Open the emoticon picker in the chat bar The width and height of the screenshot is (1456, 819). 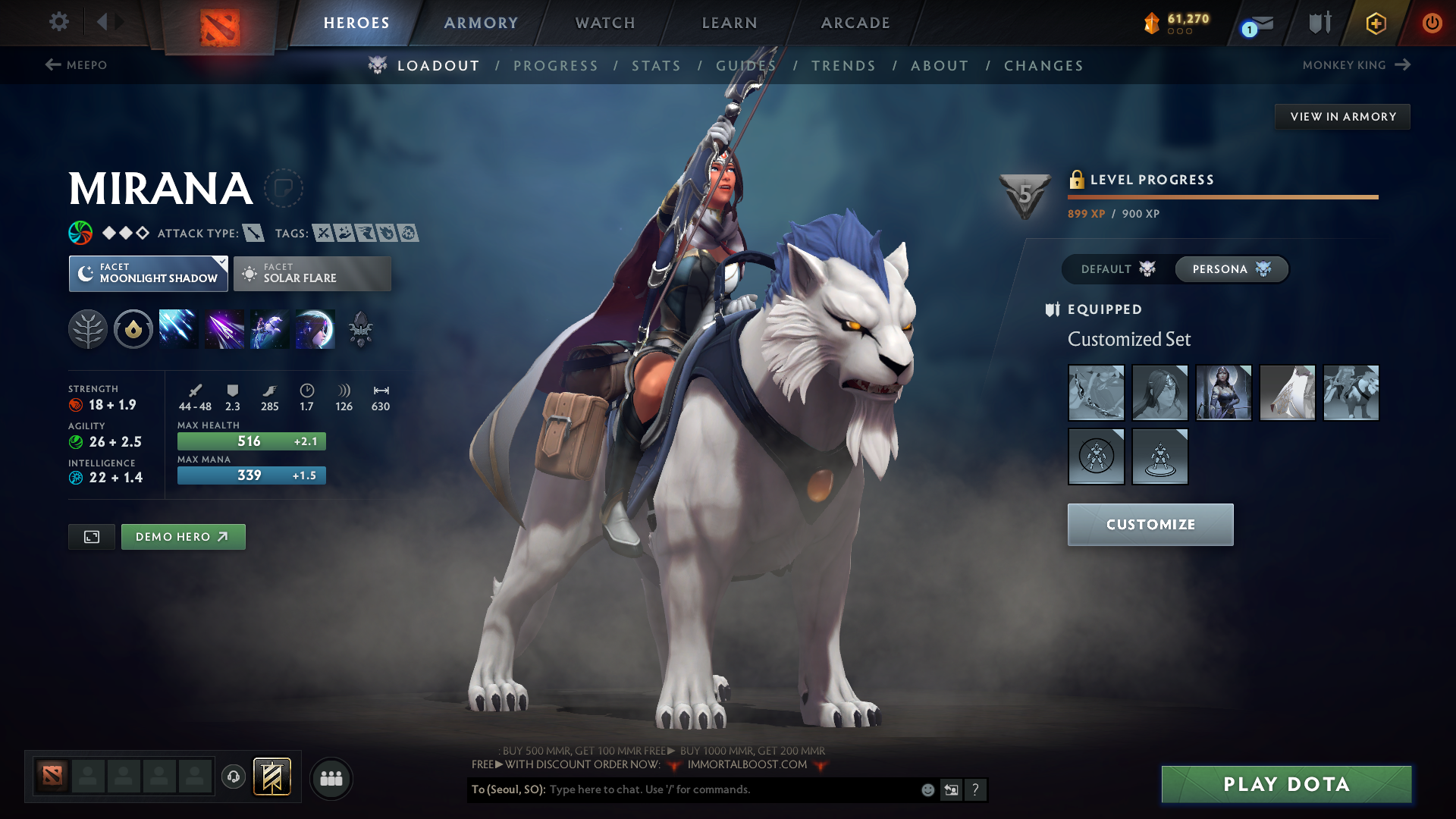(927, 789)
